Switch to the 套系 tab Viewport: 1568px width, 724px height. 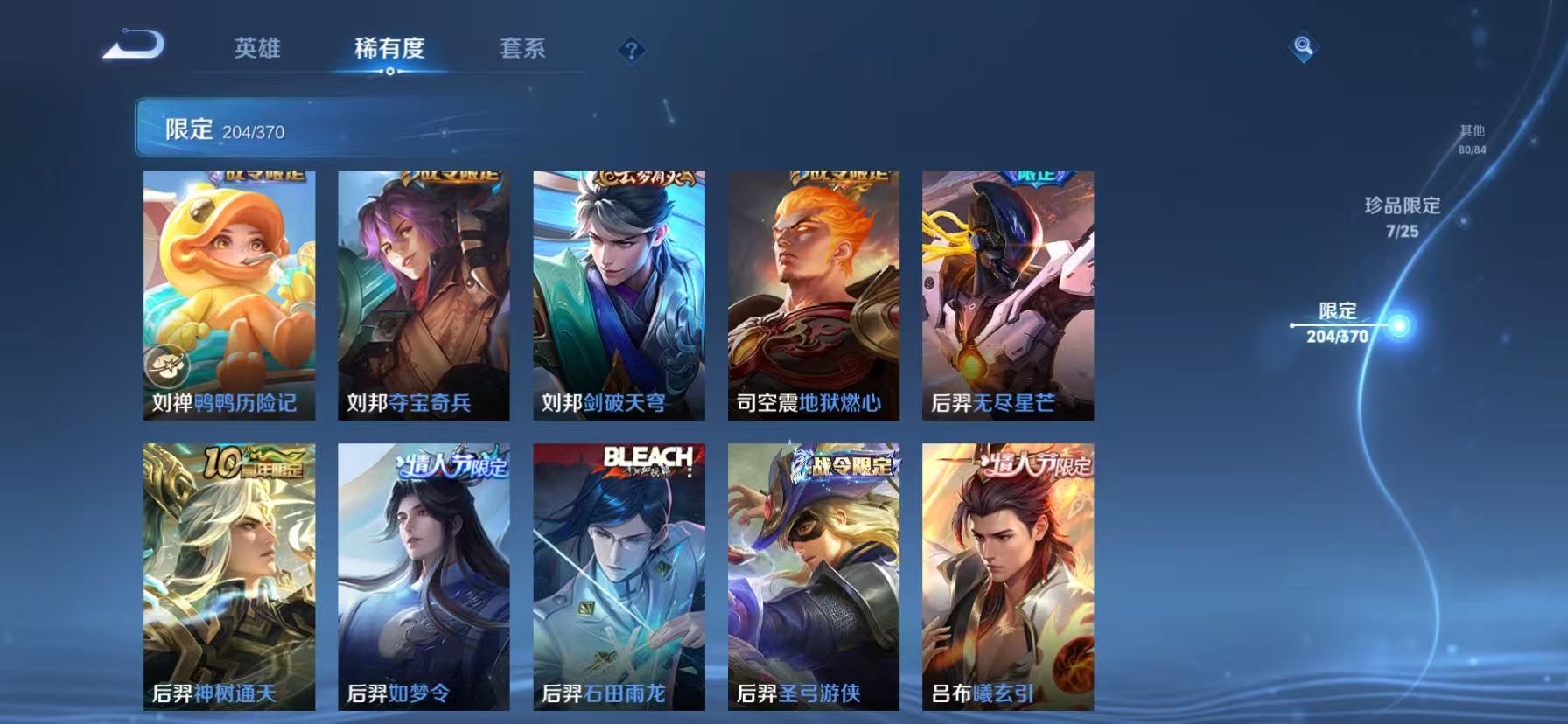click(x=522, y=50)
